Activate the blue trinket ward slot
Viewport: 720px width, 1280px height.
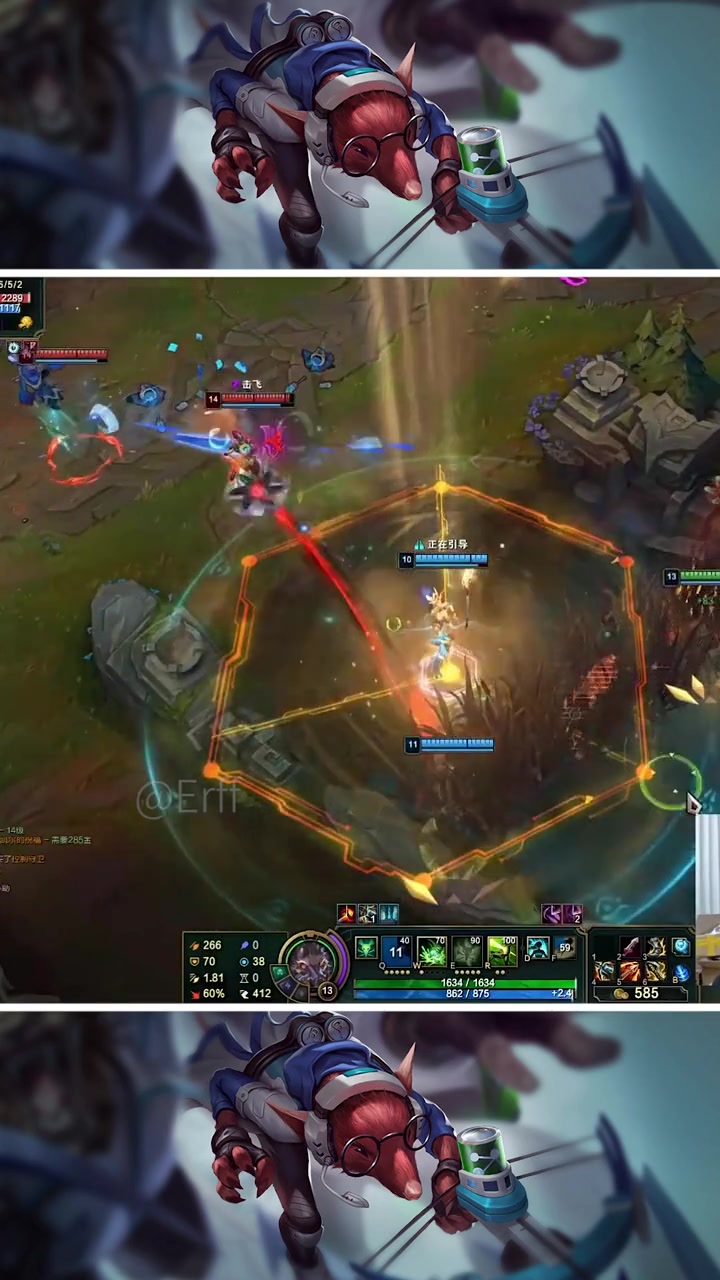tap(681, 946)
